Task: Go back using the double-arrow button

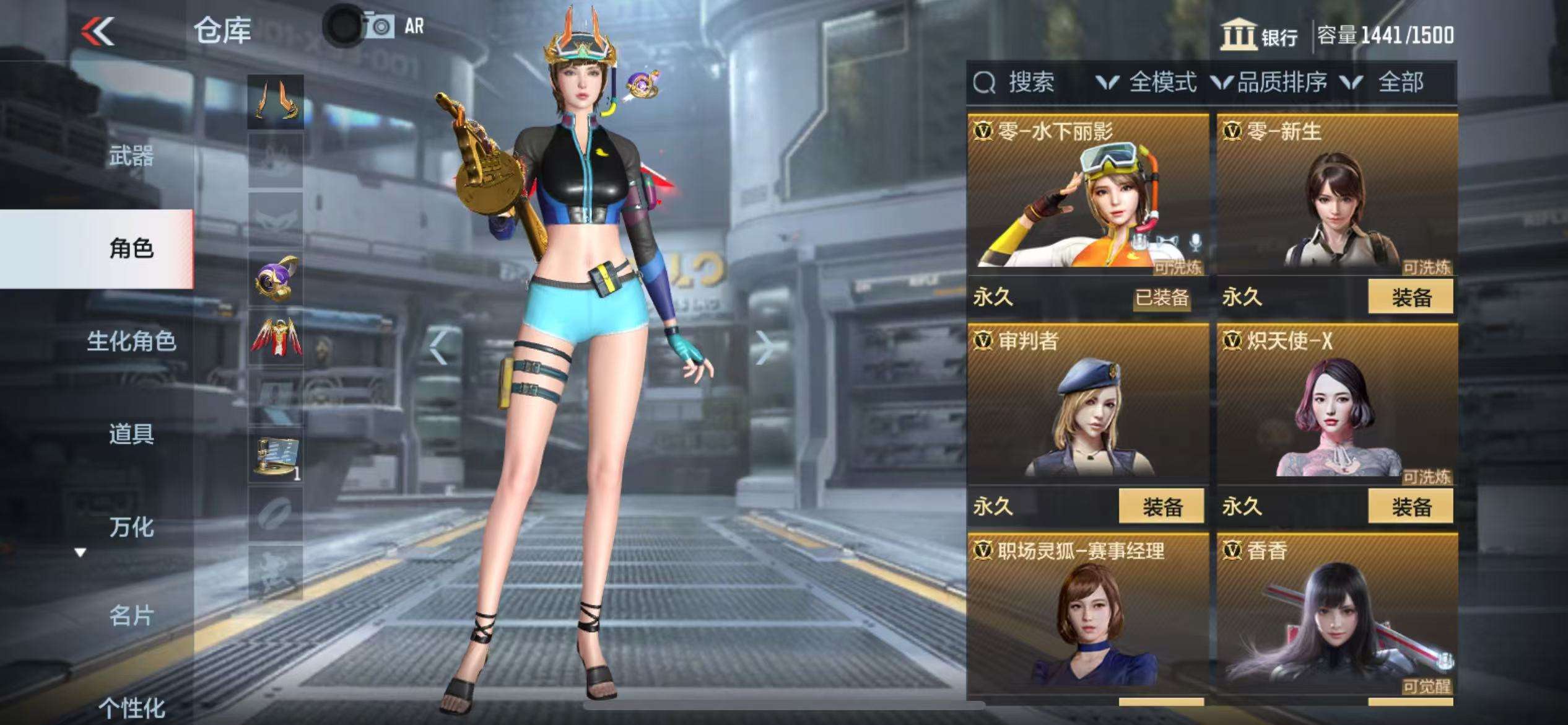Action: [x=98, y=31]
